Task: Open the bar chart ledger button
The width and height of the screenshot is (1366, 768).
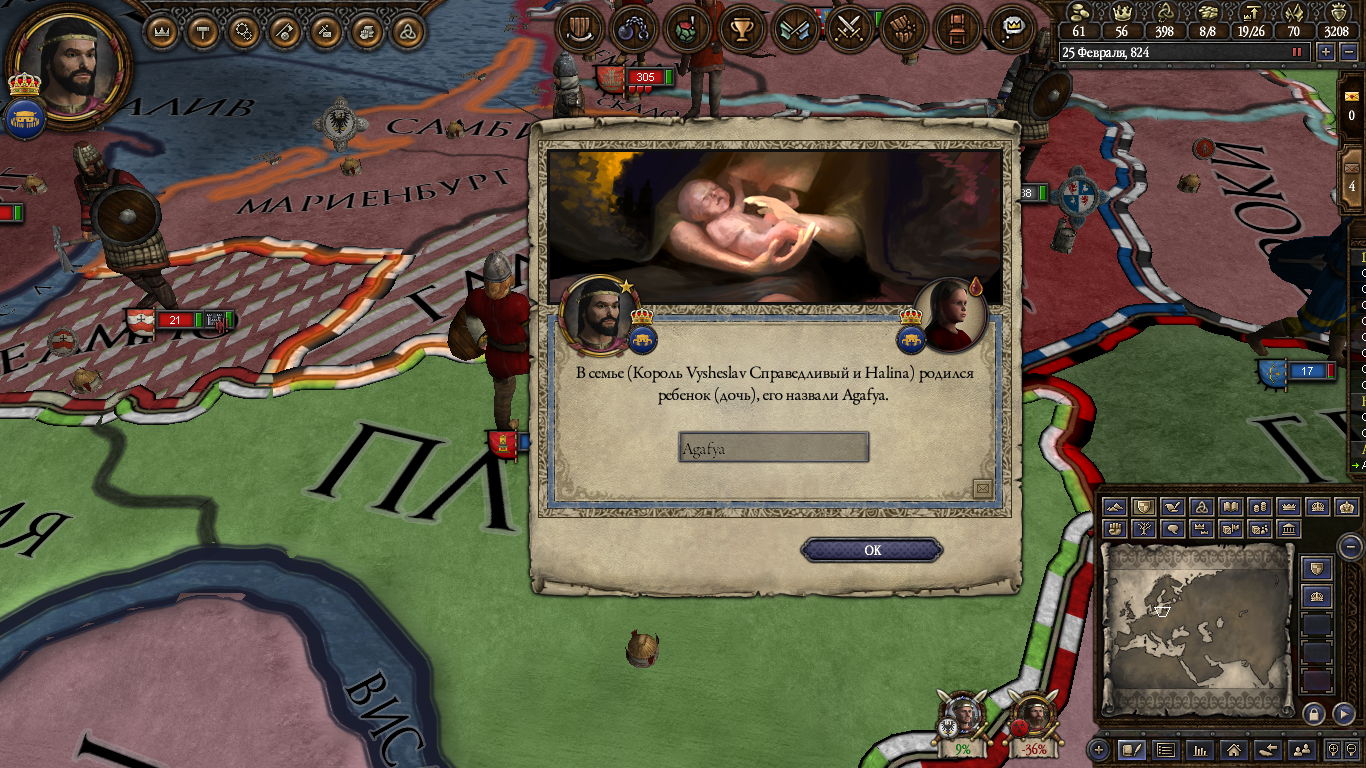Action: (1200, 749)
